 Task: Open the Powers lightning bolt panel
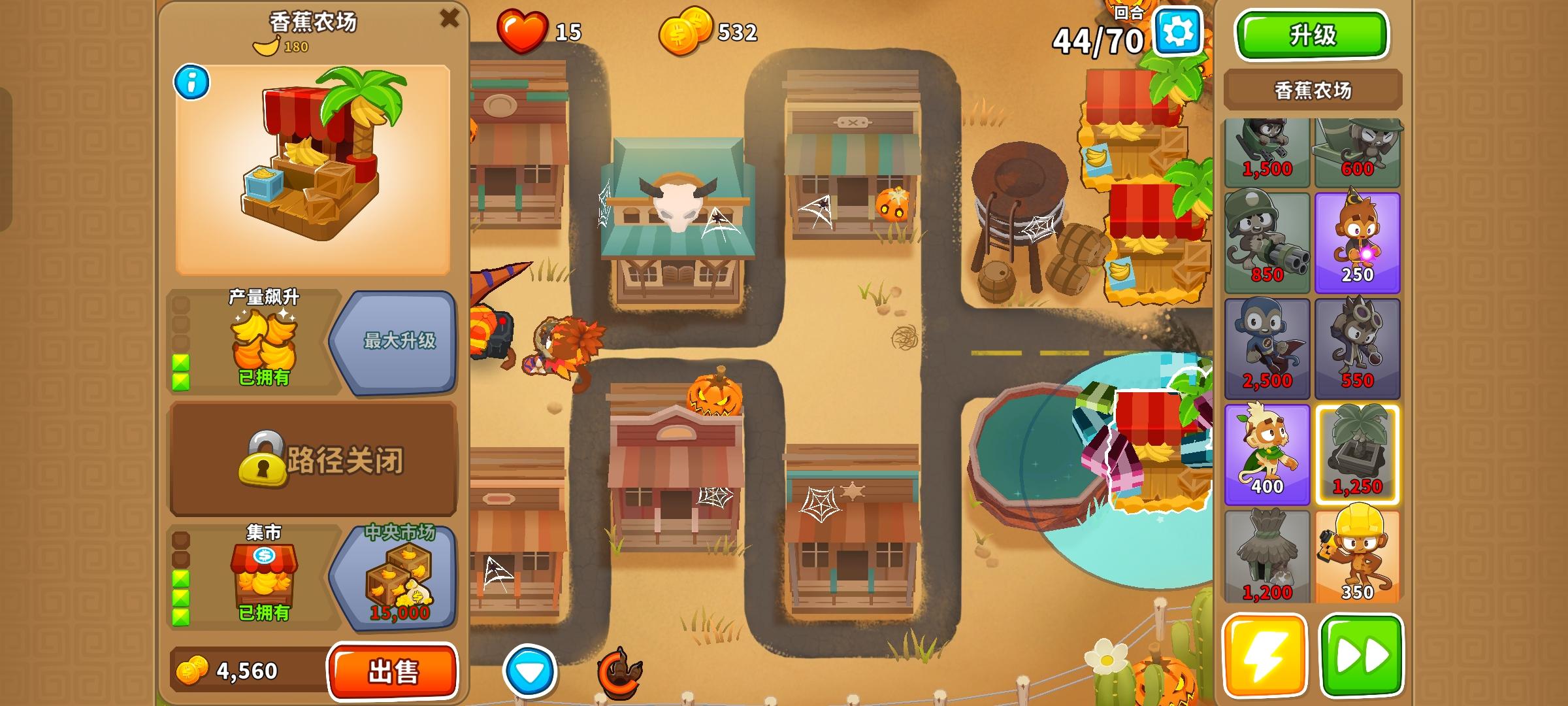[x=1266, y=657]
